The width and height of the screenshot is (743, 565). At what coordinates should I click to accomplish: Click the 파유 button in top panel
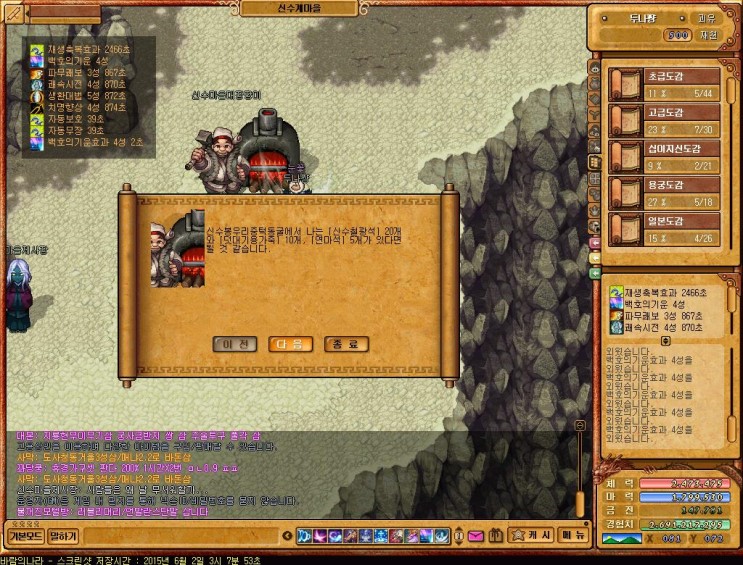click(x=706, y=18)
